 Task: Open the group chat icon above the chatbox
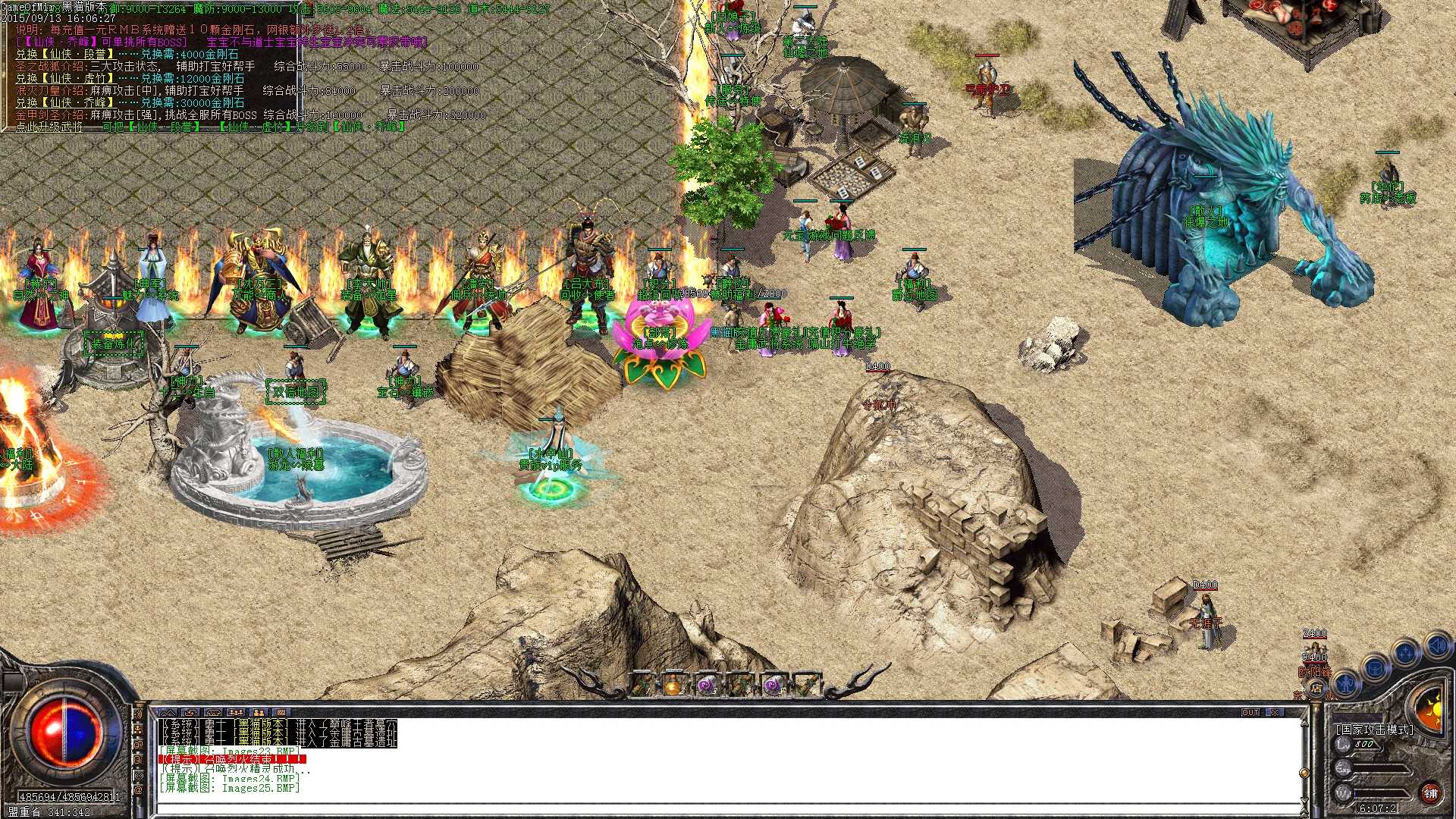click(237, 712)
